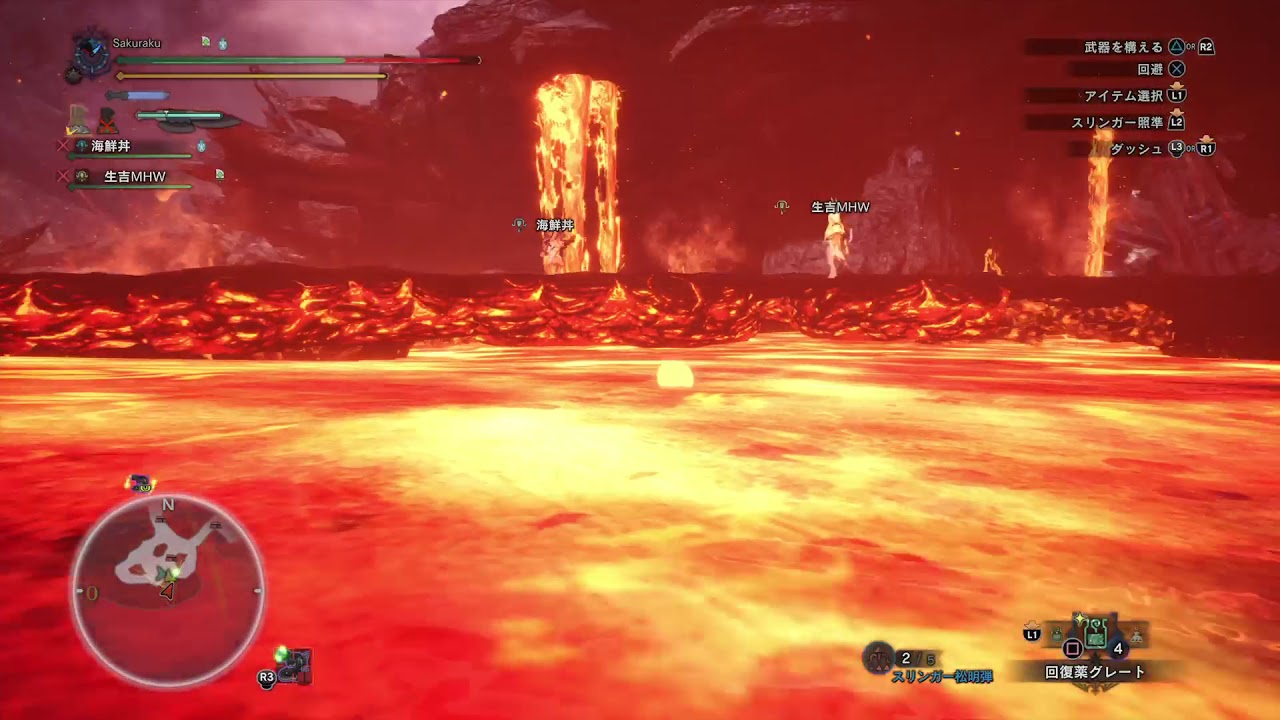The width and height of the screenshot is (1280, 720).
Task: Select the 回復薬グレート potion icon
Action: [1095, 635]
